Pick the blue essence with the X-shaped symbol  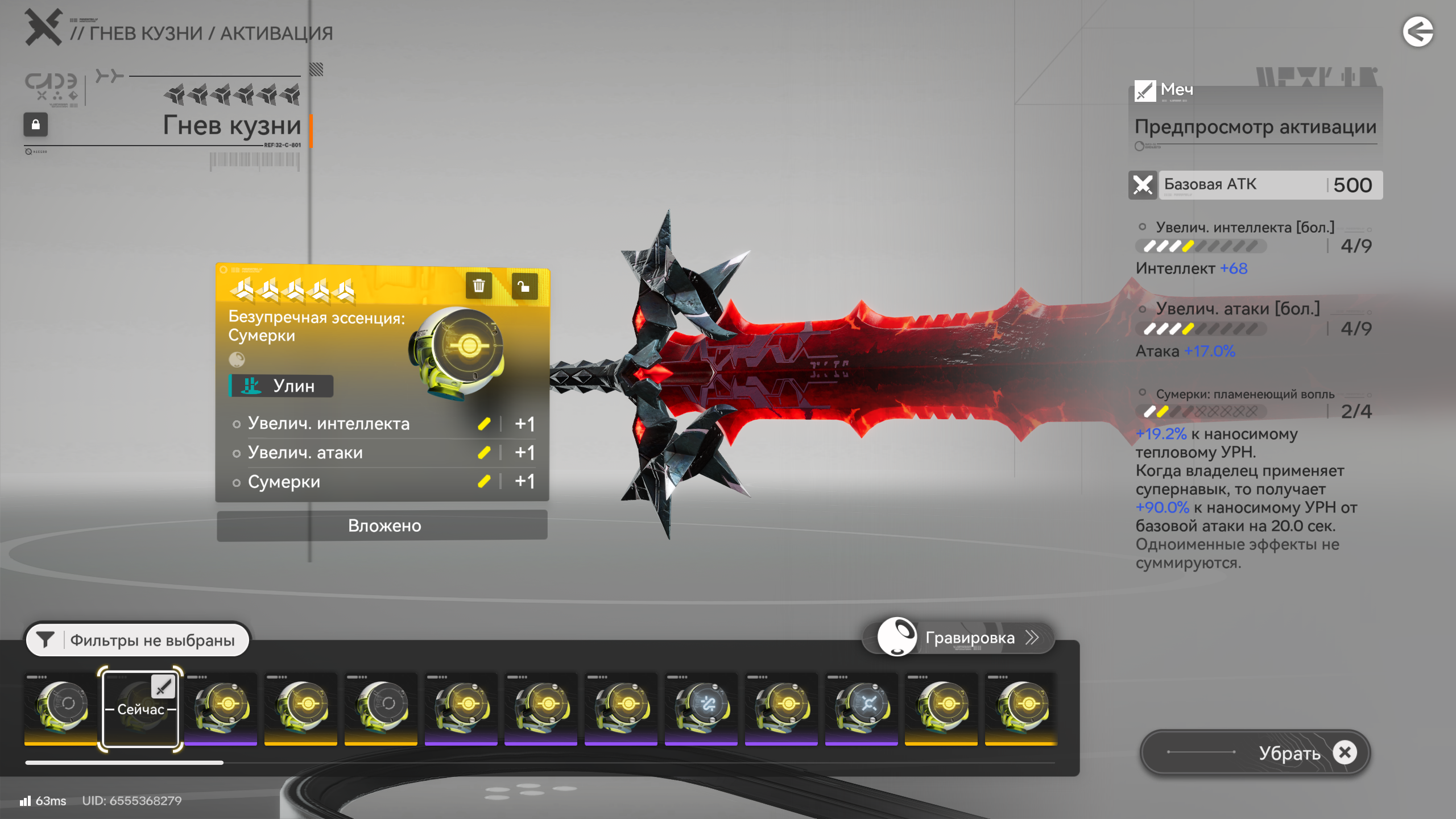pyautogui.click(x=861, y=707)
